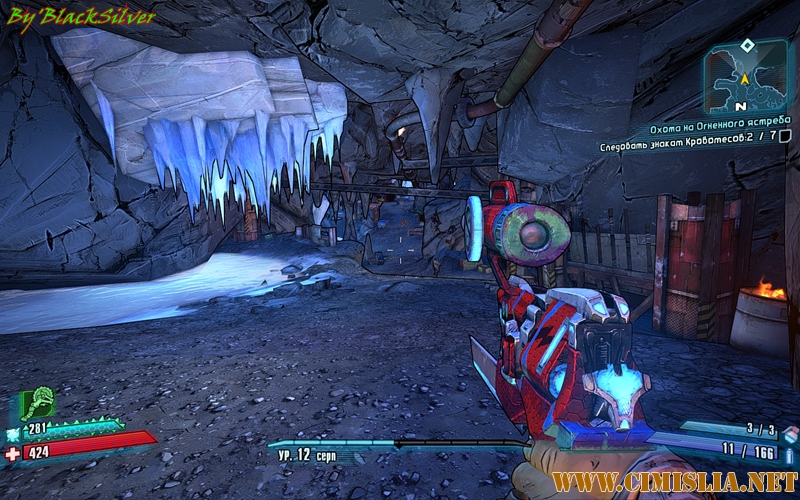Open the minimap in the corner
Viewport: 800px width, 500px height.
pyautogui.click(x=745, y=82)
